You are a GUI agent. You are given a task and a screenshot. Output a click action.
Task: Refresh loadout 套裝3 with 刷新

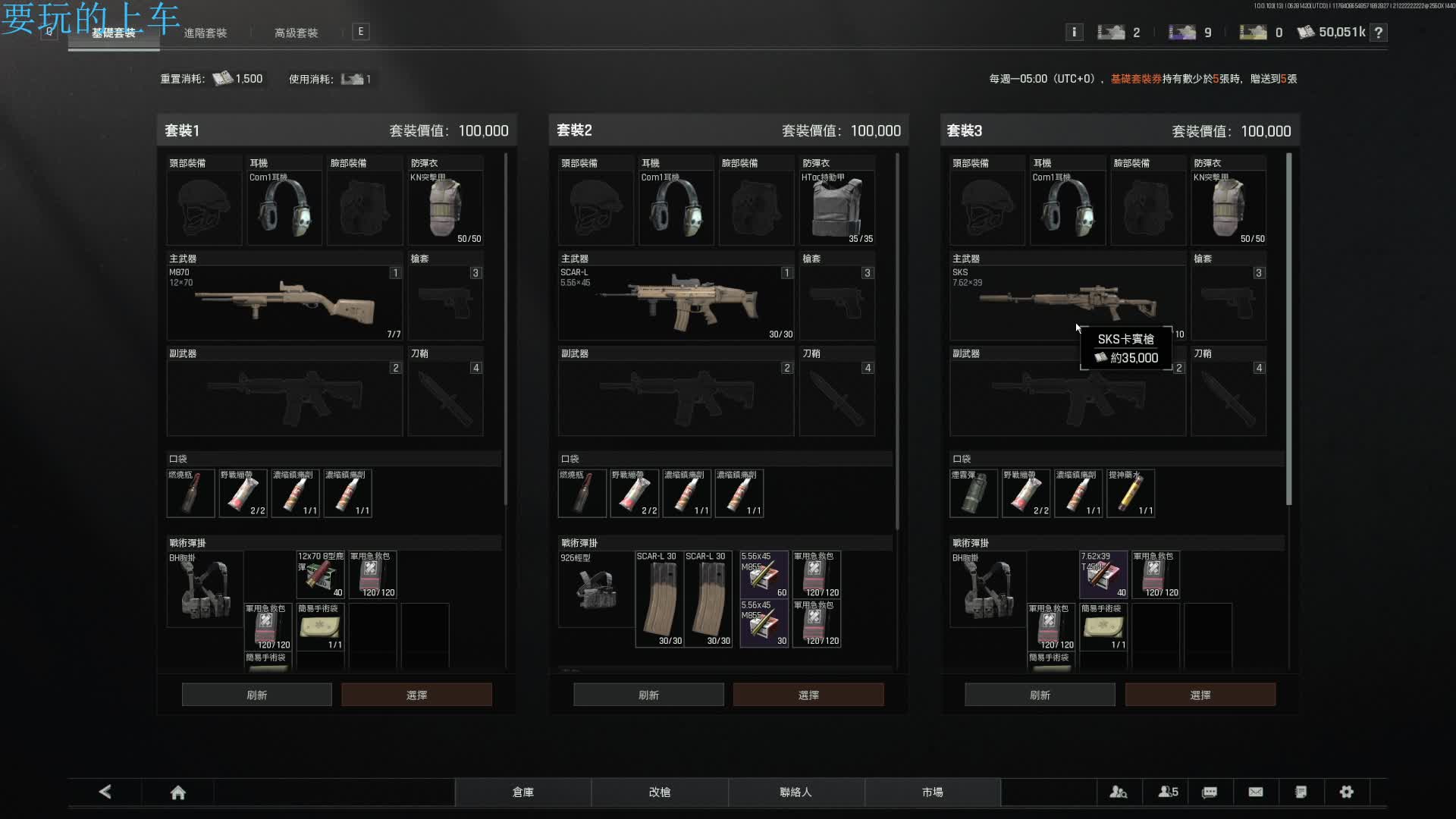click(1040, 695)
